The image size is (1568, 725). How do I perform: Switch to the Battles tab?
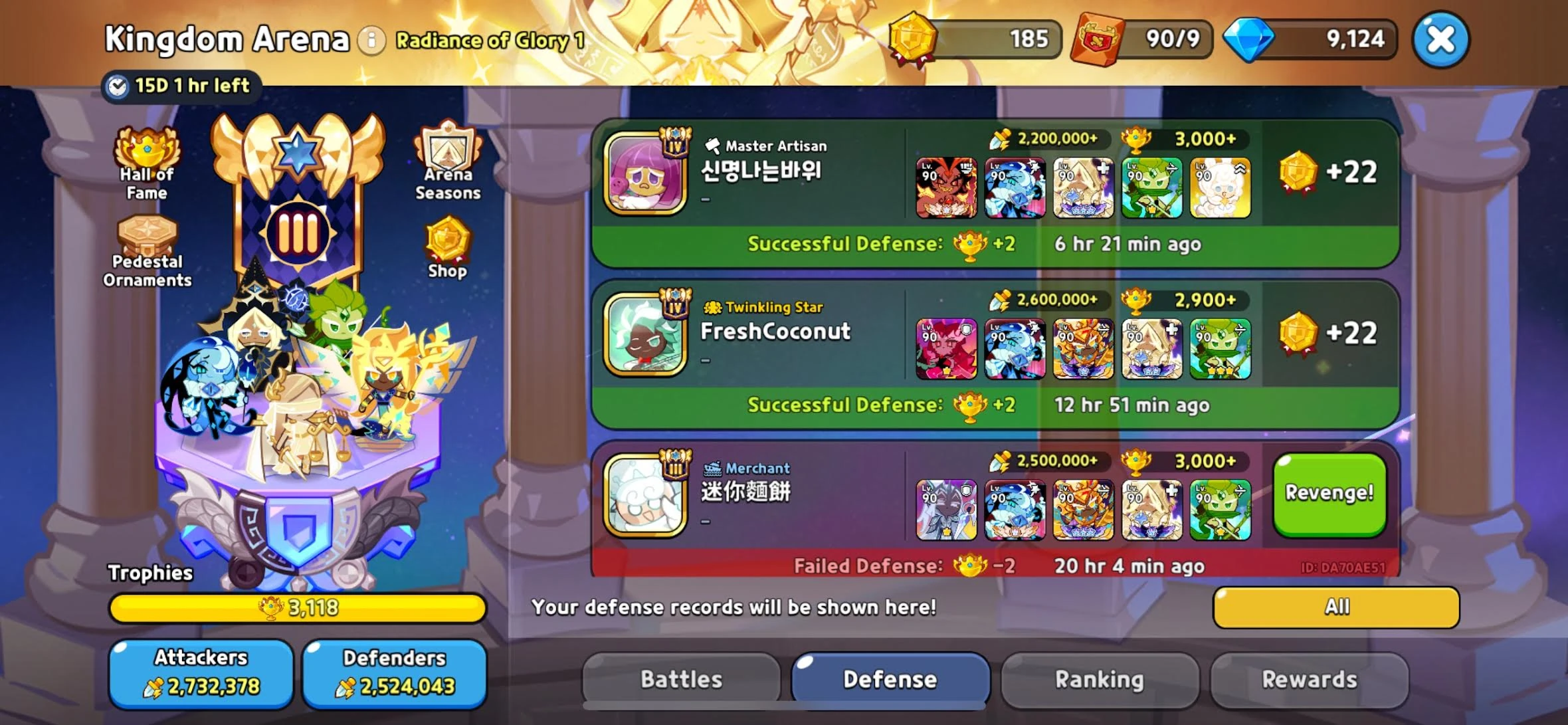point(680,679)
